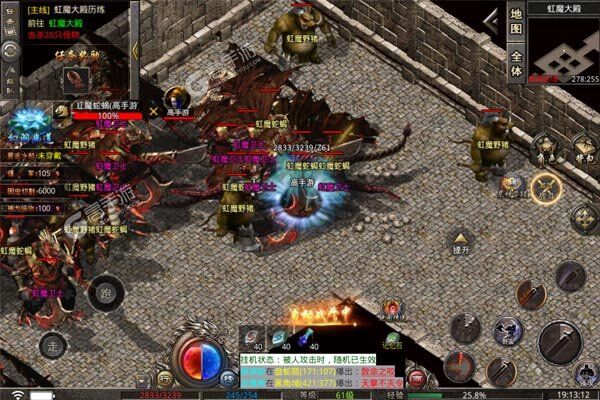The image size is (600, 400).
Task: Click the glowing crossed-swords attack mode icon
Action: [x=546, y=187]
